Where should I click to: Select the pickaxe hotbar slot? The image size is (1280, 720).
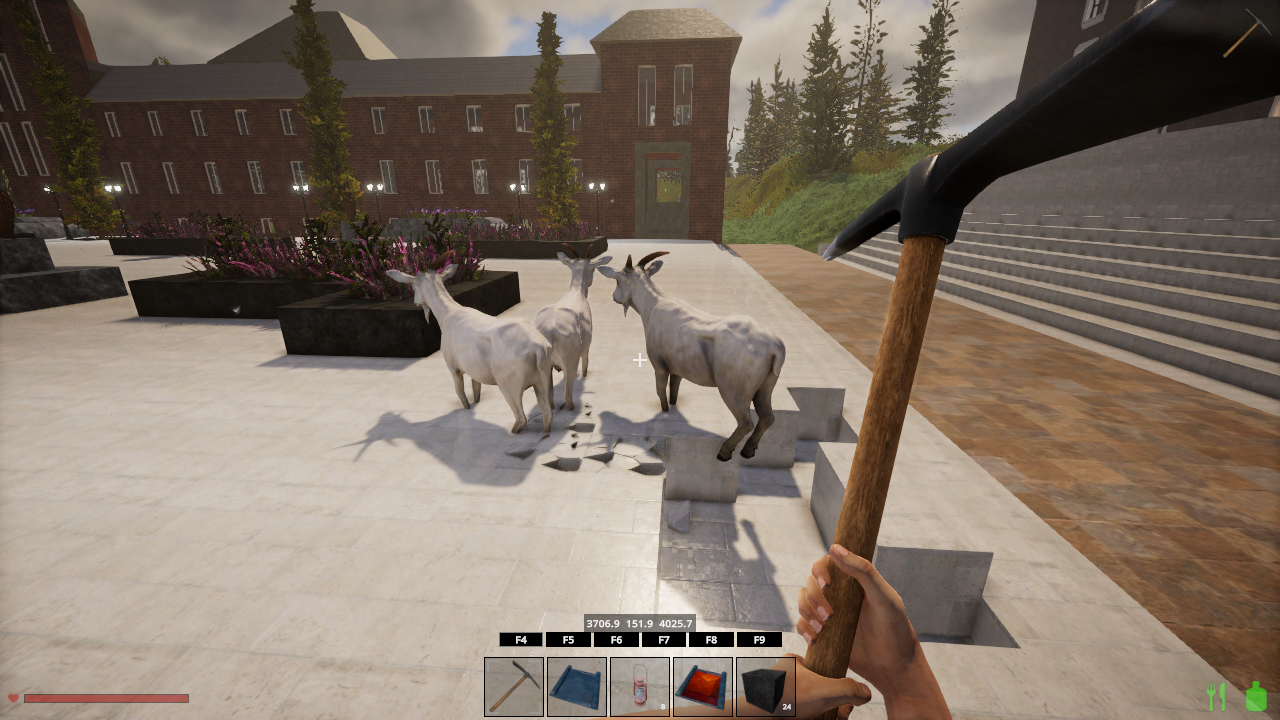[514, 686]
